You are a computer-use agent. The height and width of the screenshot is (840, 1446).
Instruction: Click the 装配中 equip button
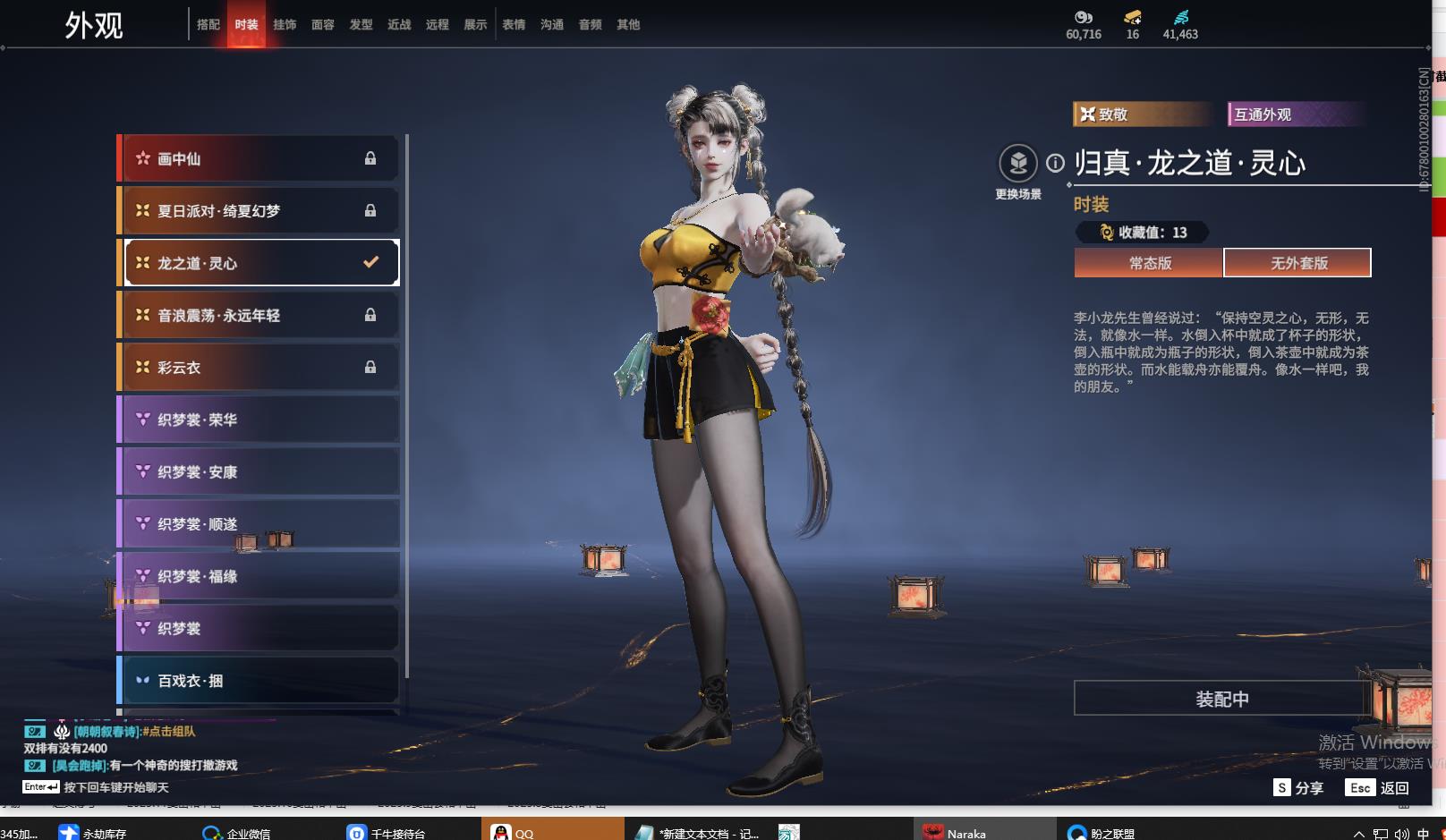(1222, 699)
